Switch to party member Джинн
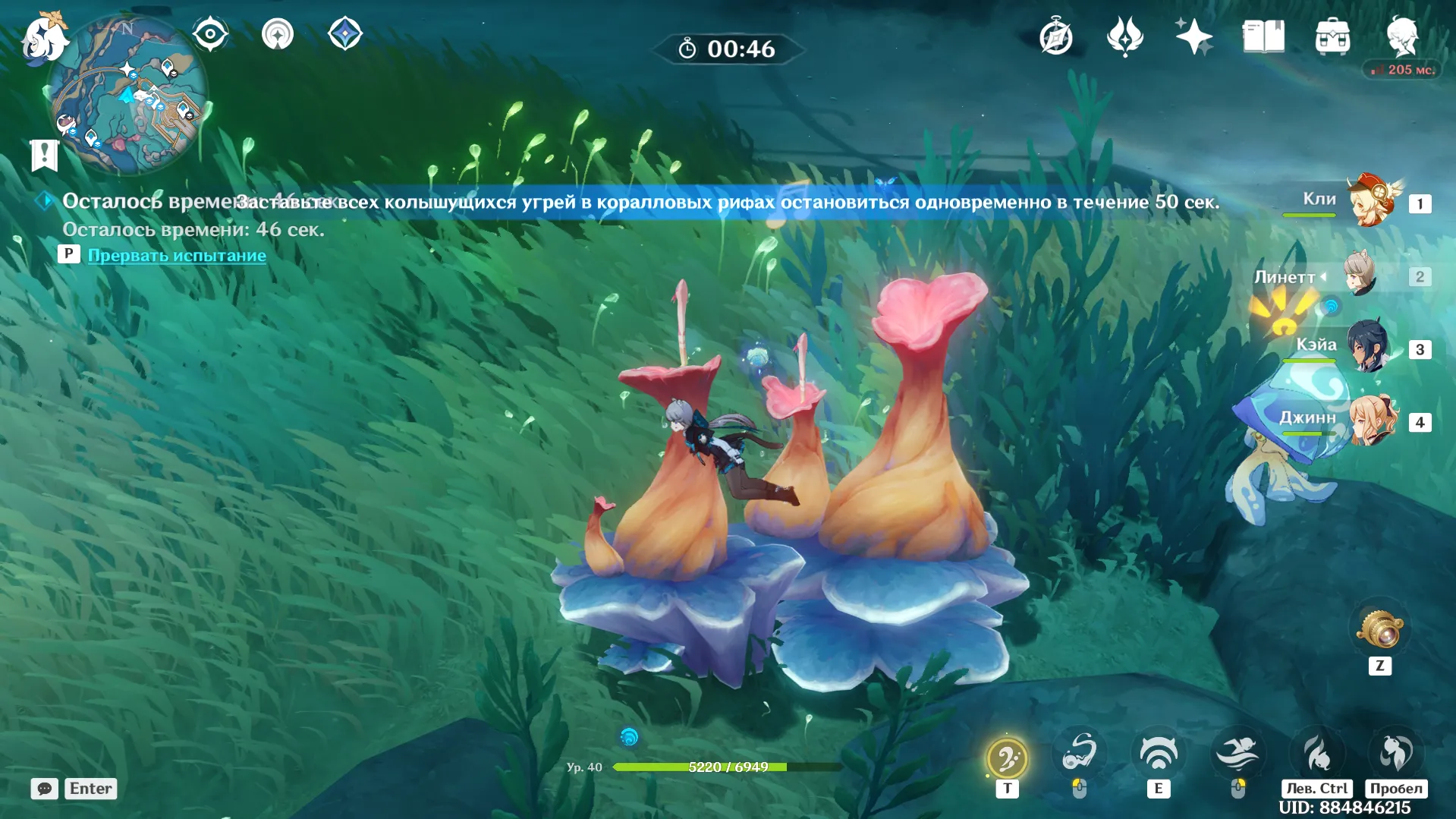Image resolution: width=1456 pixels, height=819 pixels. 1372,421
